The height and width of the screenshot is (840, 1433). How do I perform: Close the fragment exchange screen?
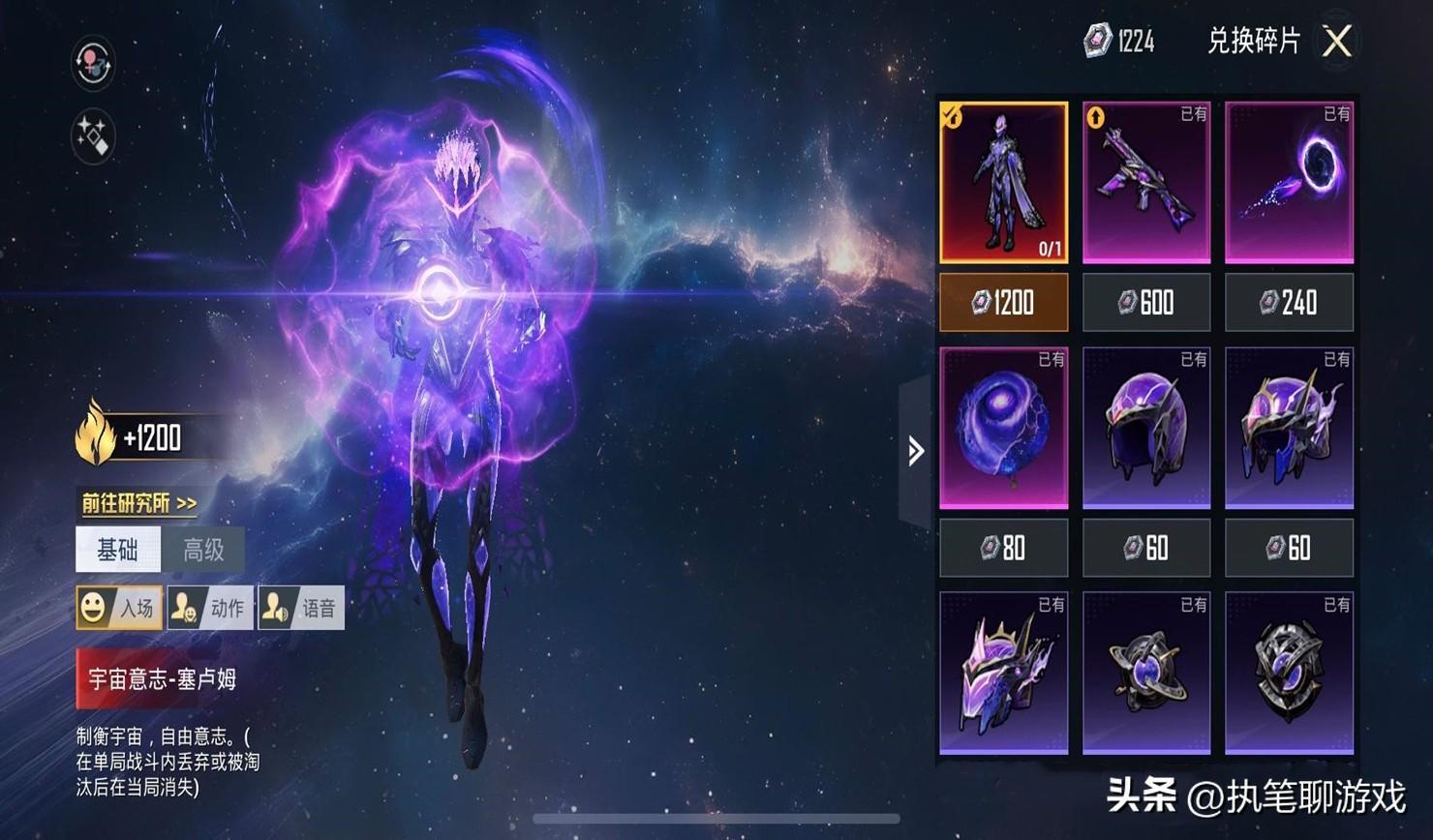pos(1337,42)
